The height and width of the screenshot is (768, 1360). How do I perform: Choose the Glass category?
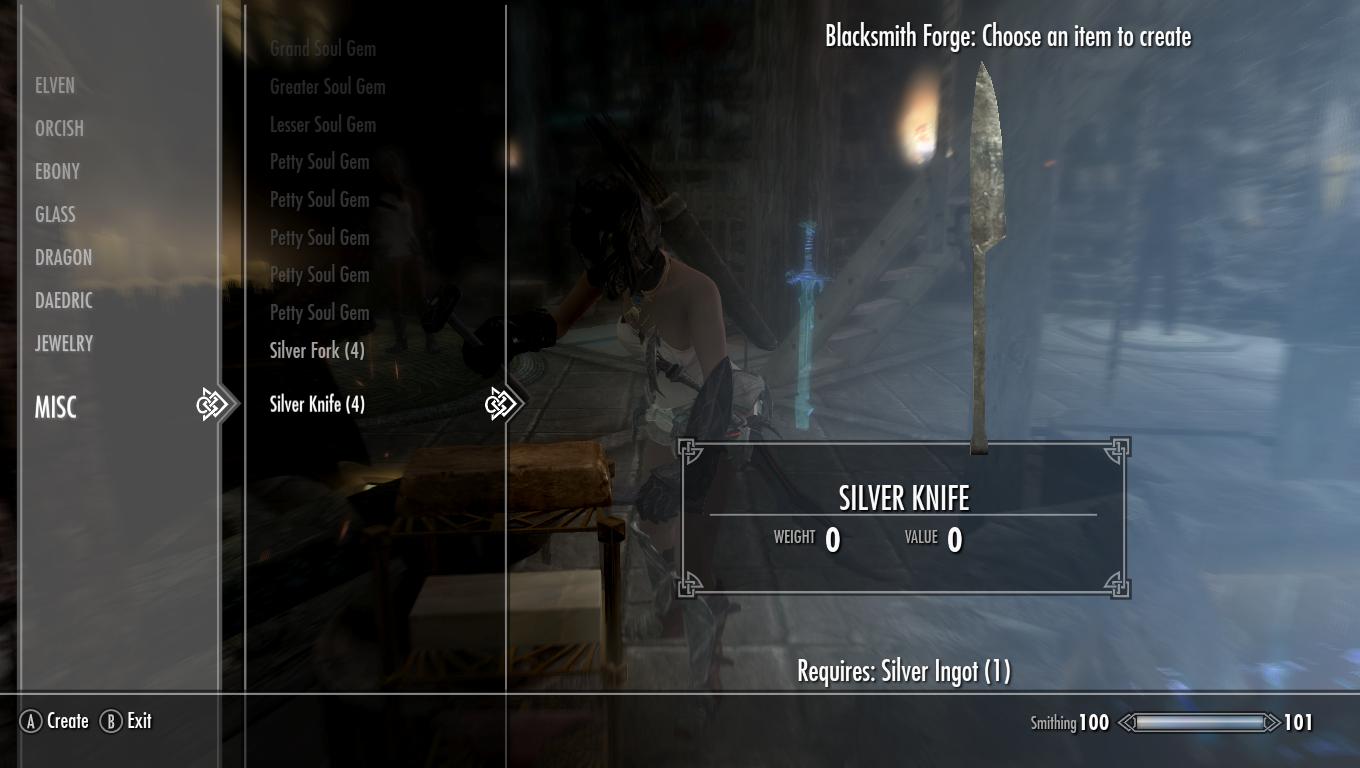55,215
